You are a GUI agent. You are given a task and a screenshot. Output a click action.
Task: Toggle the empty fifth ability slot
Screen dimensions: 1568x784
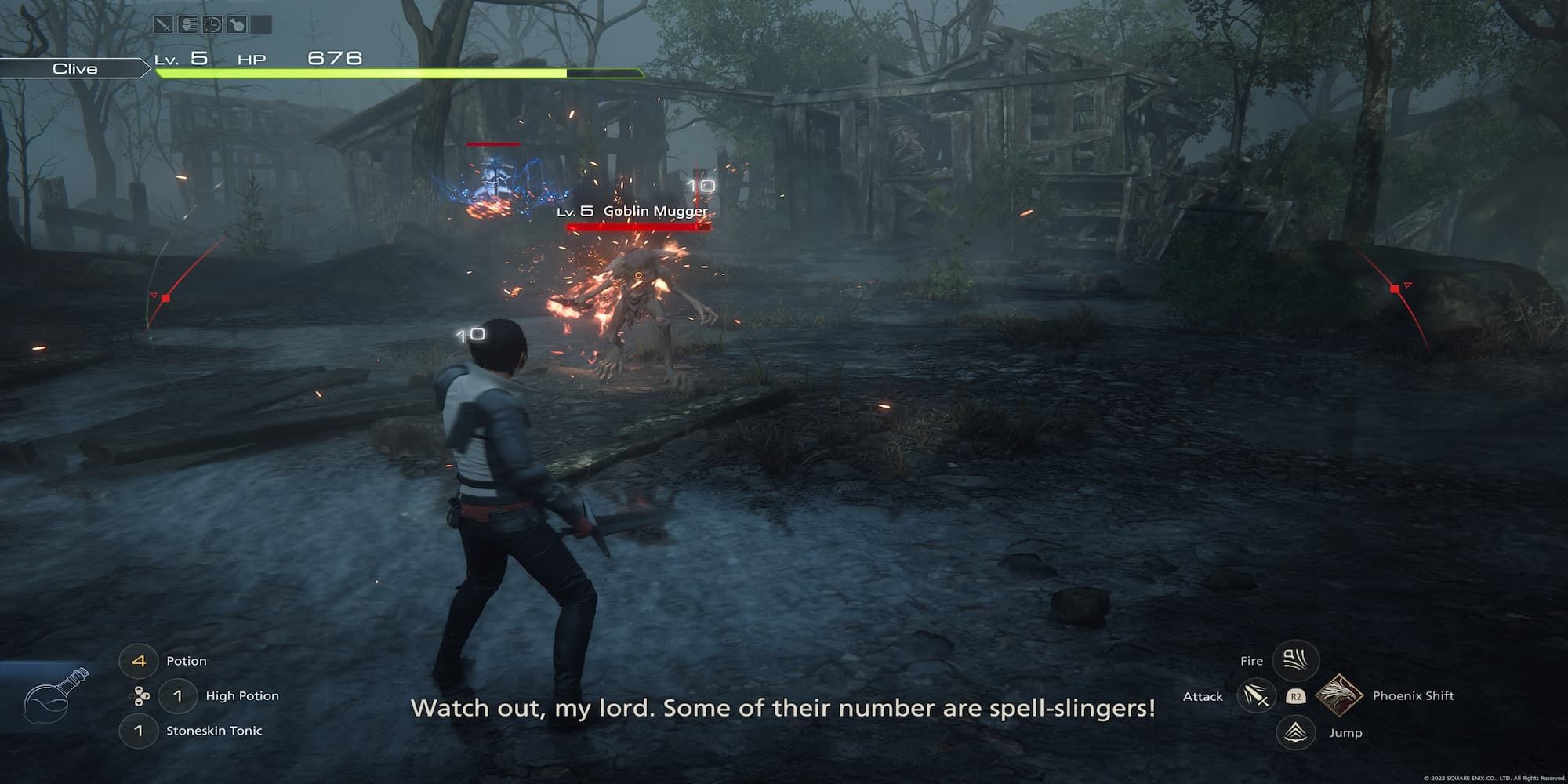click(x=262, y=24)
